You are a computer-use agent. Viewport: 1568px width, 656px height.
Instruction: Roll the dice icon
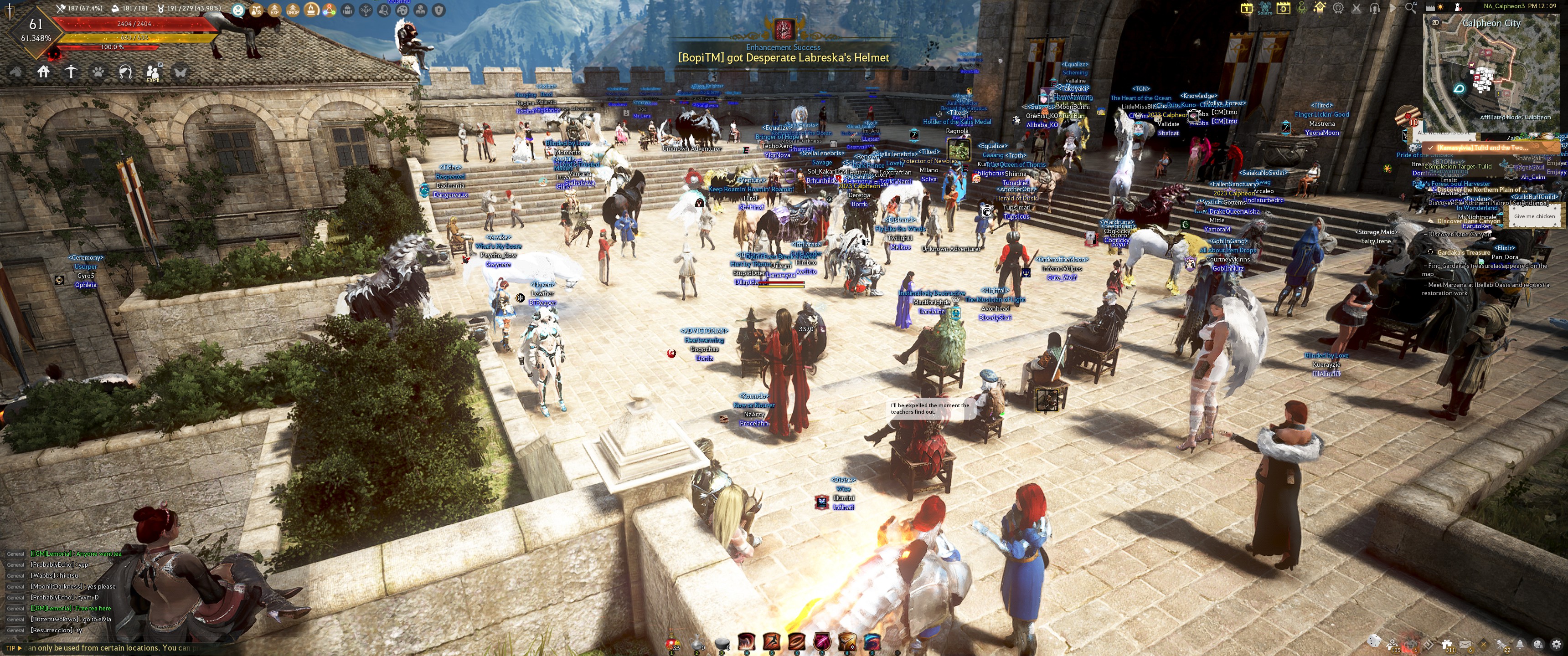pyautogui.click(x=1374, y=641)
